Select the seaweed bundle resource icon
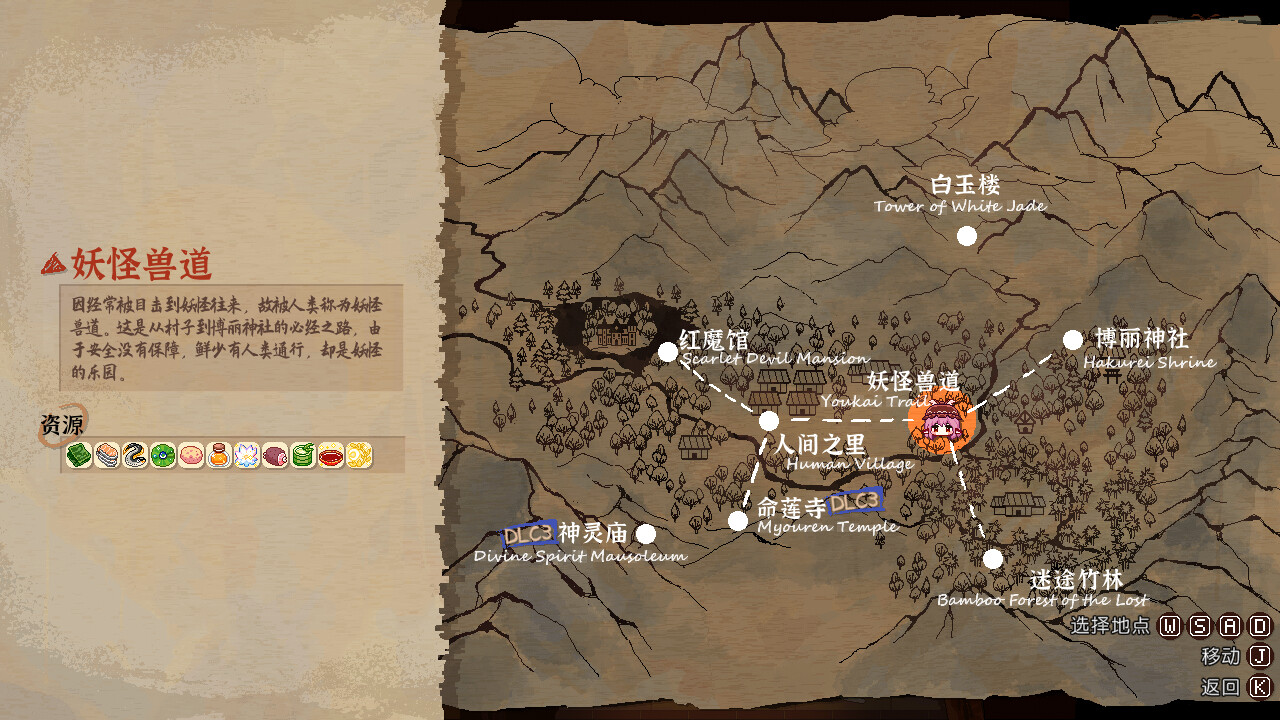Screen dimensions: 1280x720 pos(78,458)
